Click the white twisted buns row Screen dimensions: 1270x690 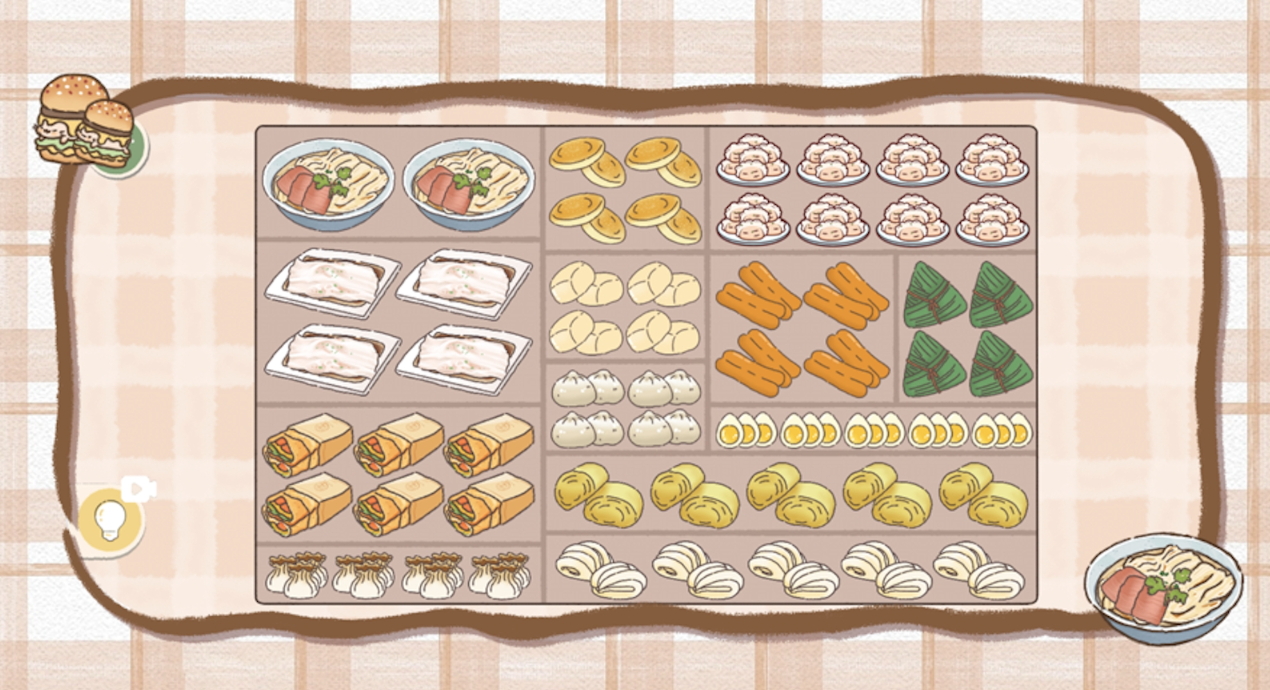pos(790,569)
